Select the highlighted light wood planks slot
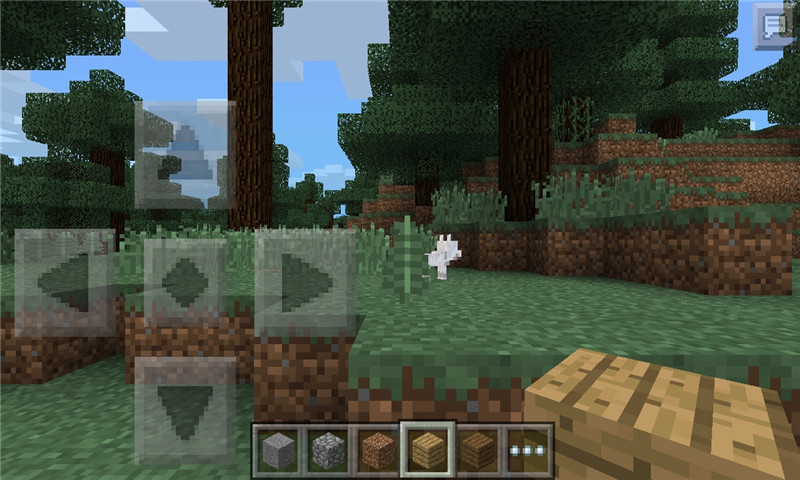Screen dimensions: 800x480 (428, 451)
